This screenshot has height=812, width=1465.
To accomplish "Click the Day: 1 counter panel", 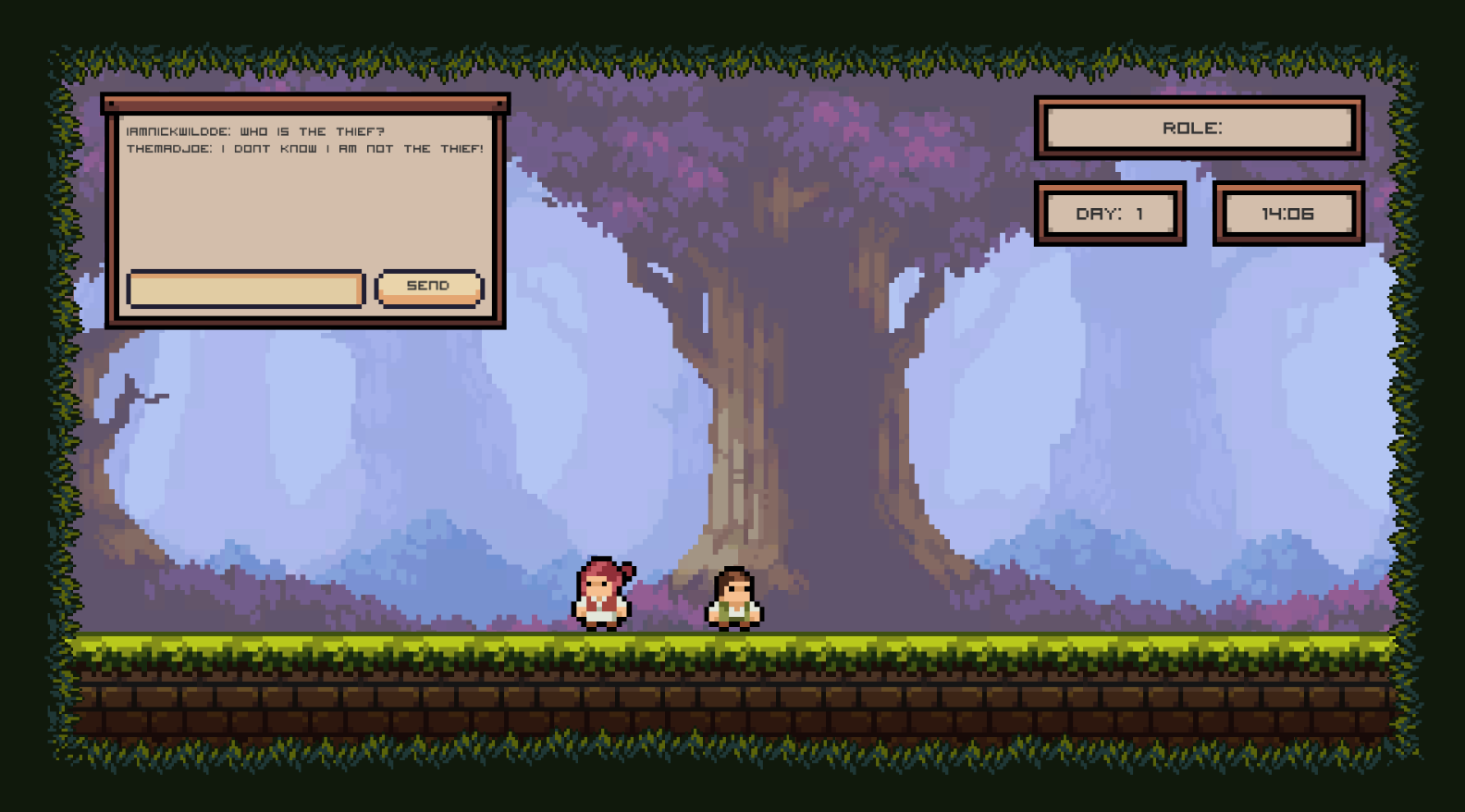I will pos(1112,214).
